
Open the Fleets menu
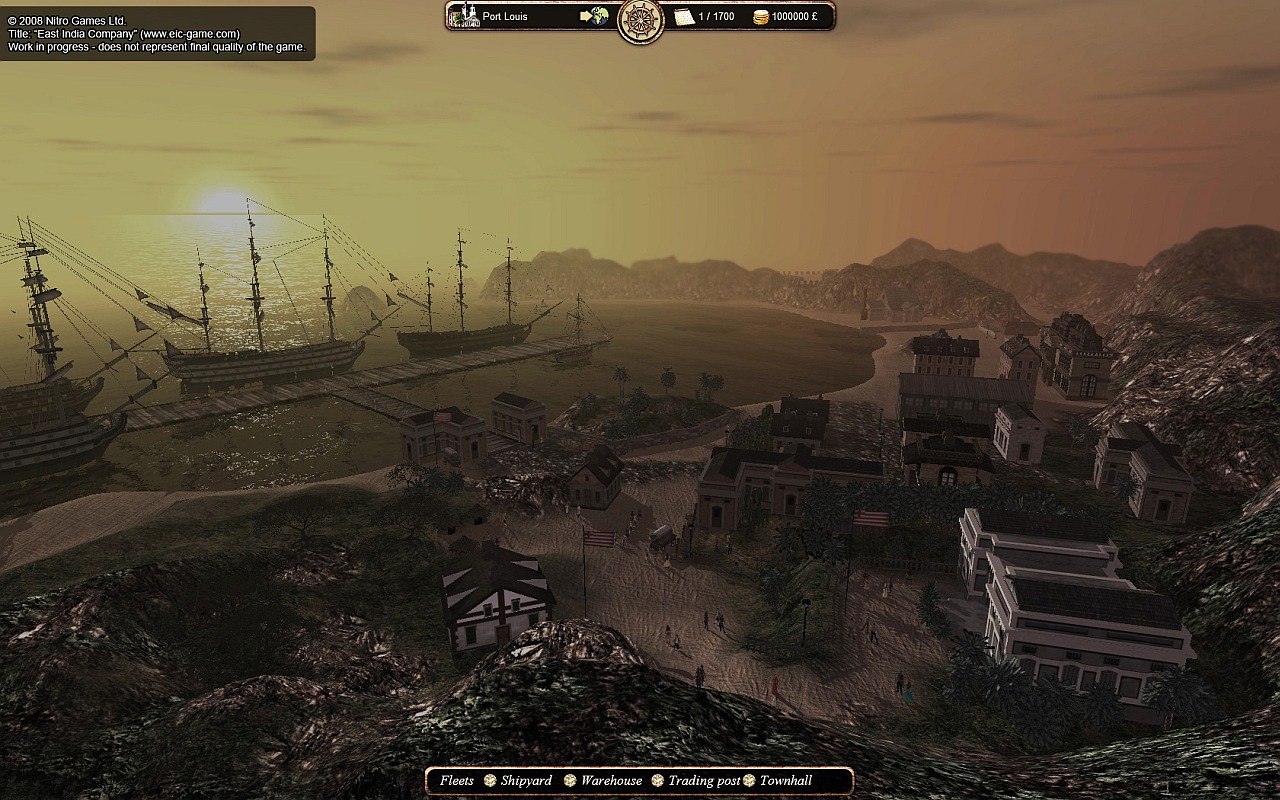pos(457,781)
